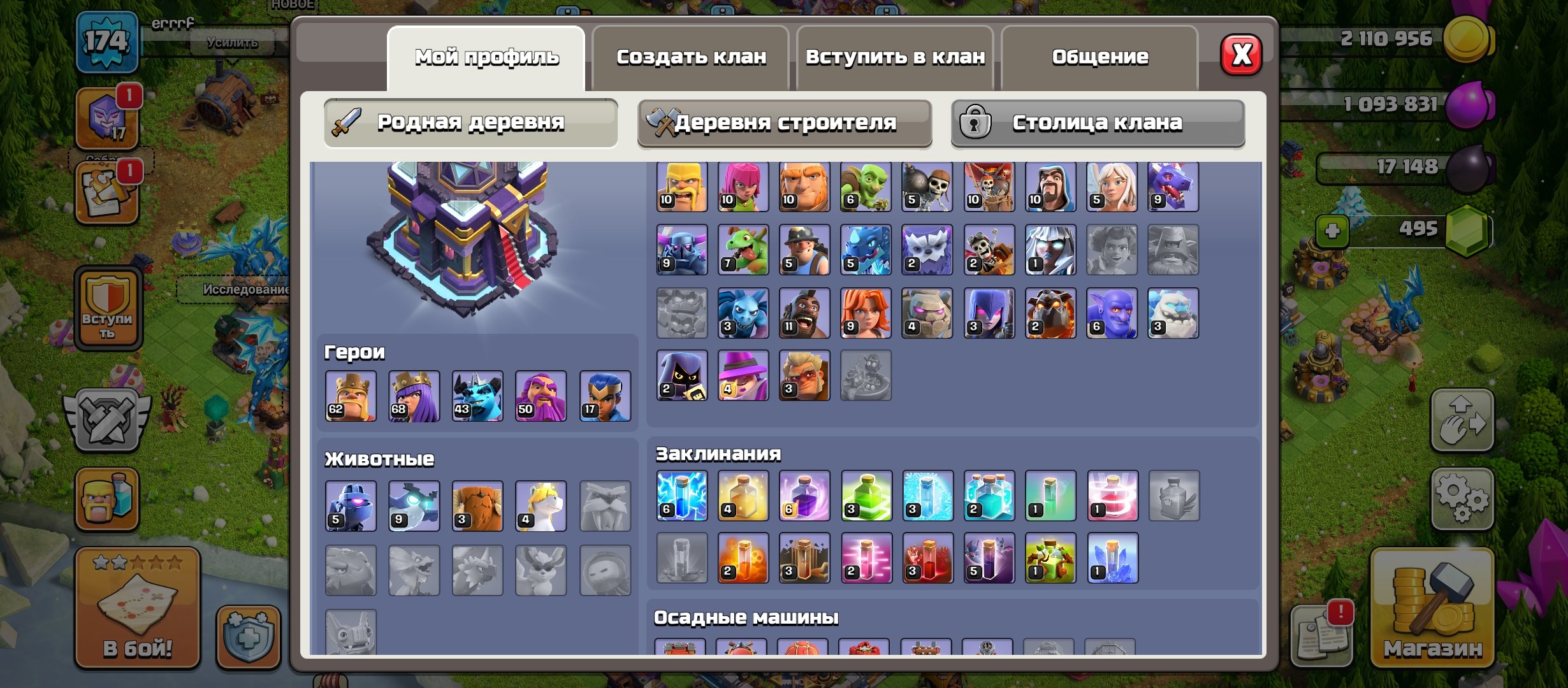Switch to the Общение tab
The image size is (1568, 688).
(1100, 56)
